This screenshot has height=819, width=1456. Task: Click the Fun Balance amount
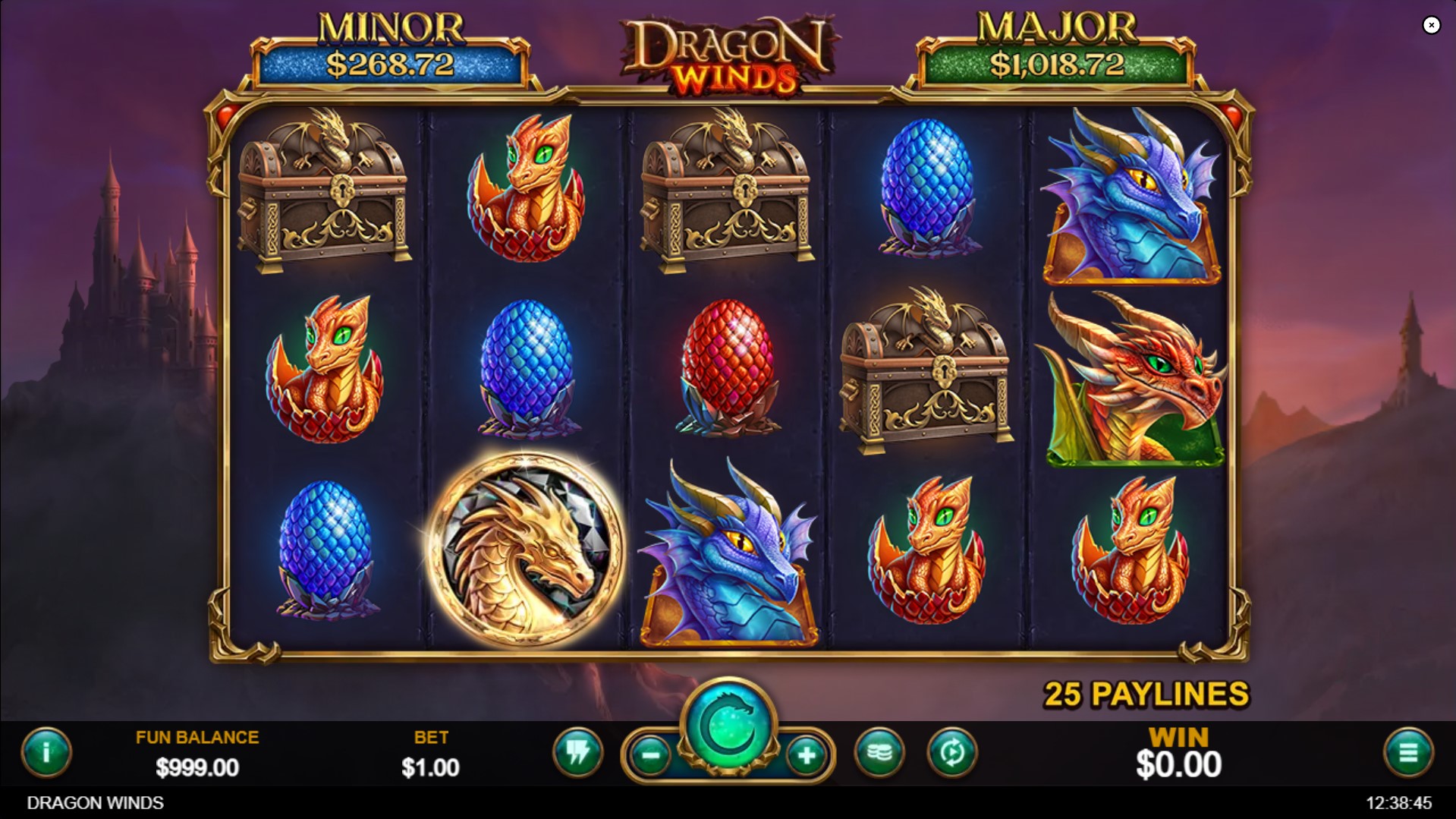[x=196, y=765]
